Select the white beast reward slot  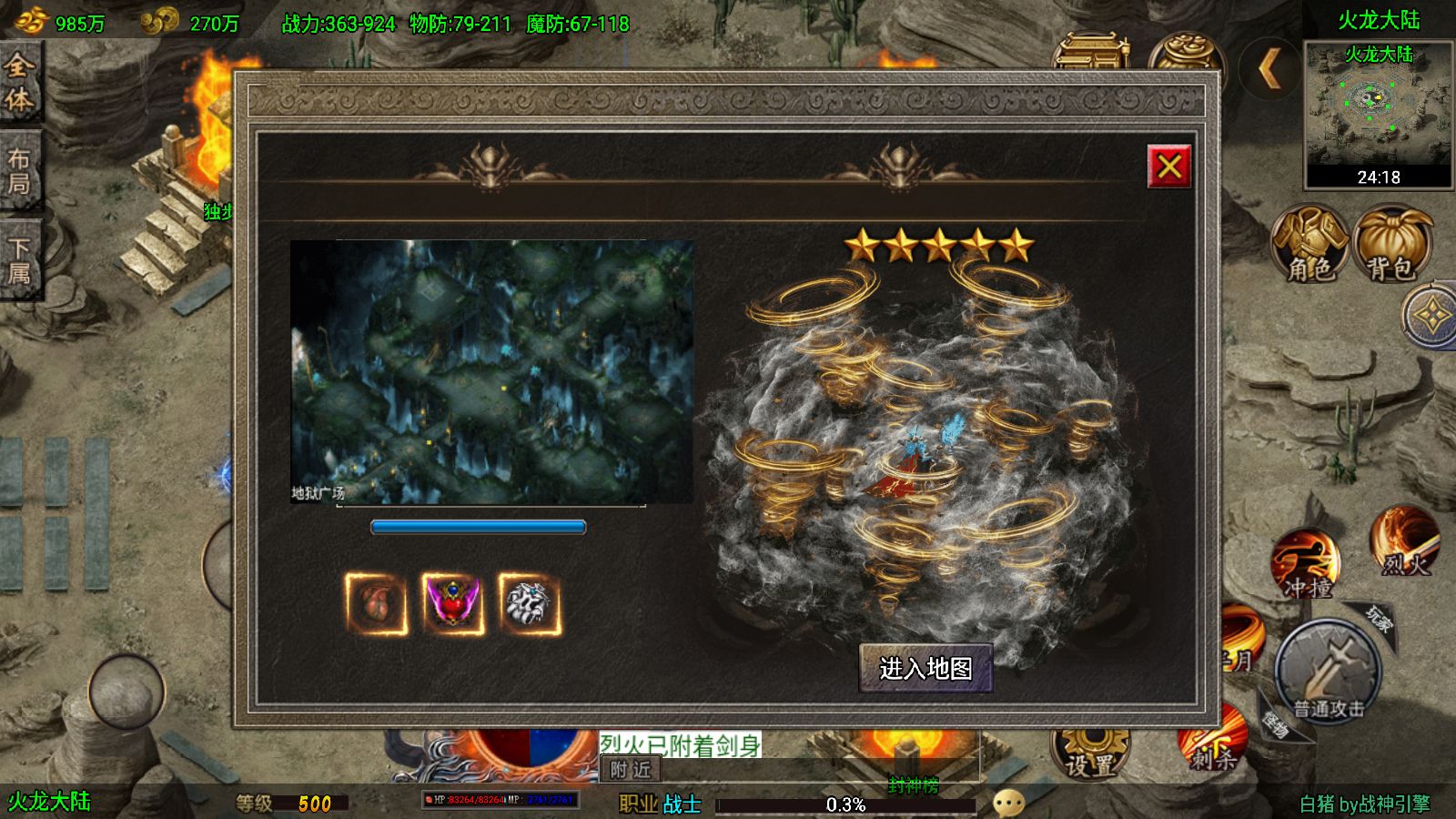[530, 603]
